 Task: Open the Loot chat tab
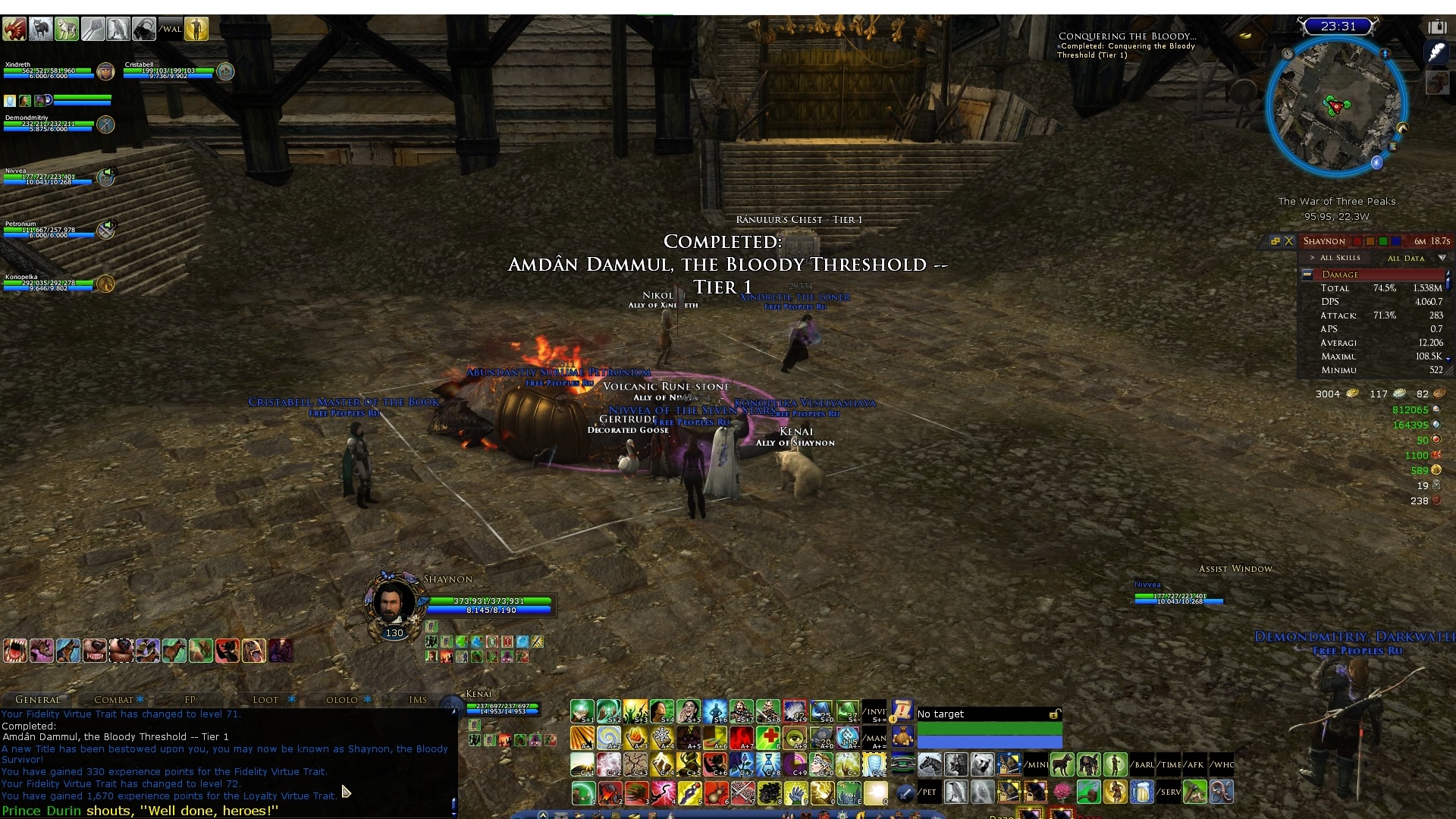tap(265, 699)
